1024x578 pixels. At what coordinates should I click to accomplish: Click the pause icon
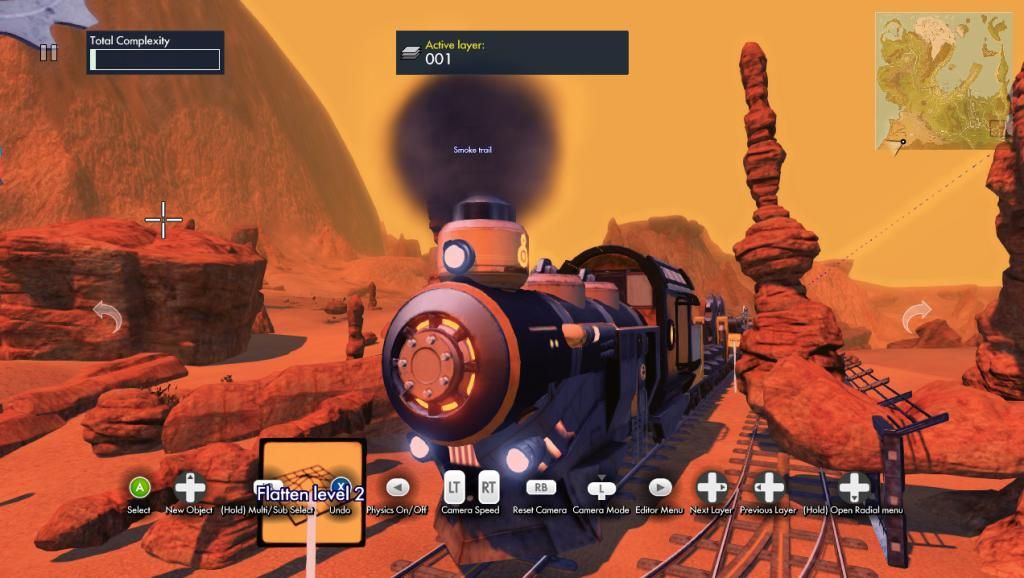point(48,52)
